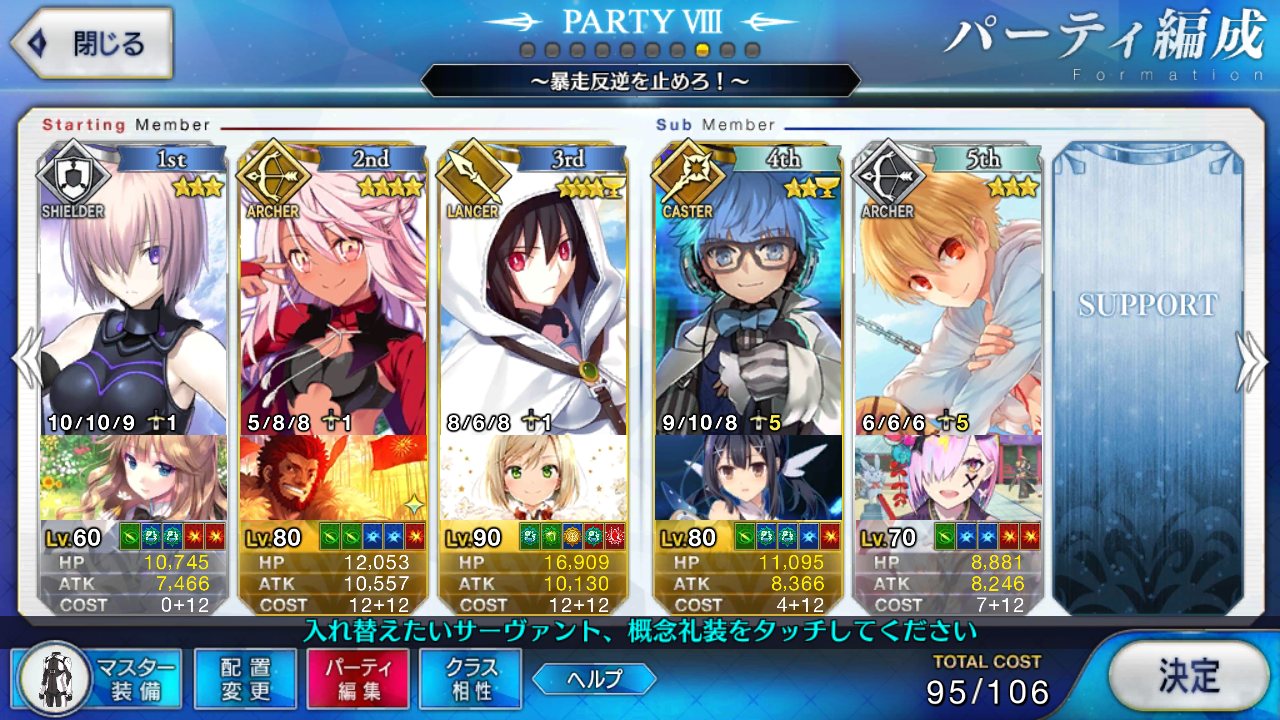Select the 5th slot blond Archer card
This screenshot has width=1280, height=720.
pyautogui.click(x=948, y=300)
